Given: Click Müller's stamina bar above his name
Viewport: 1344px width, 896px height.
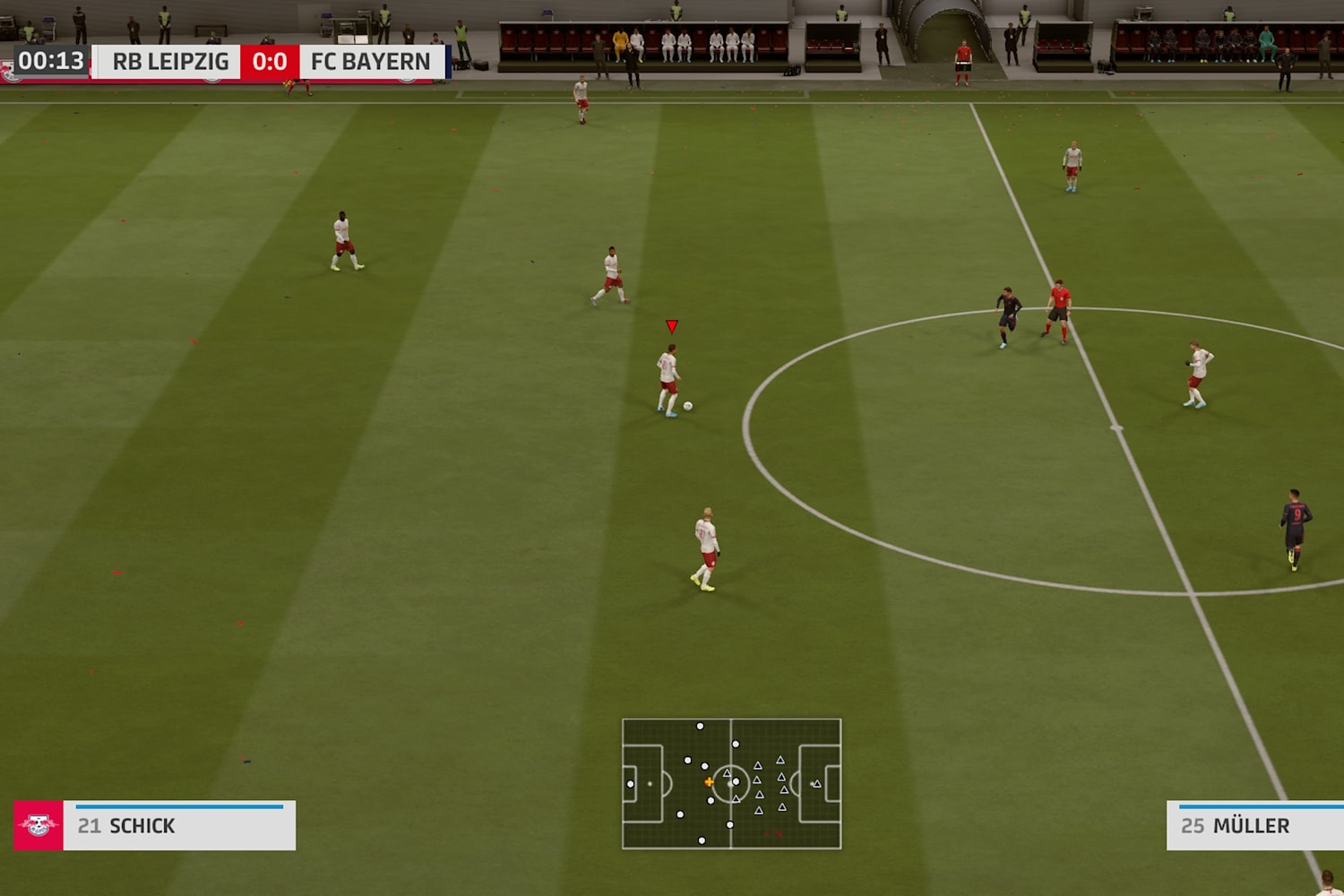Looking at the screenshot, I should click(1254, 806).
